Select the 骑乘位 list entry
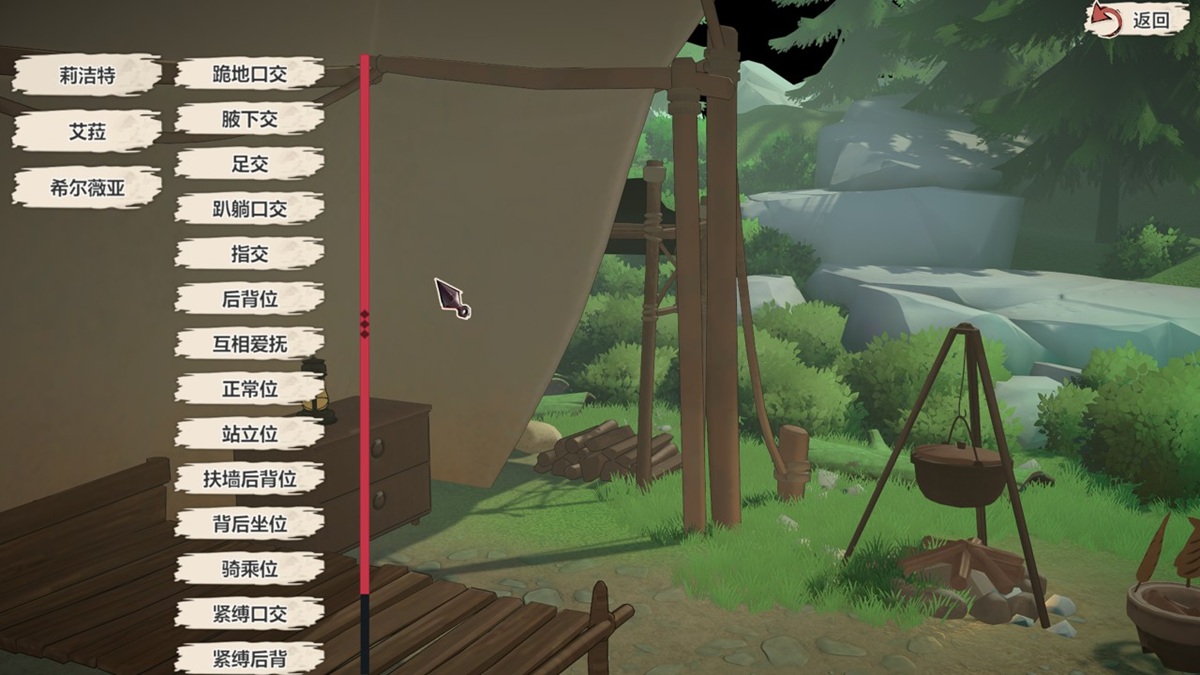 click(x=249, y=569)
